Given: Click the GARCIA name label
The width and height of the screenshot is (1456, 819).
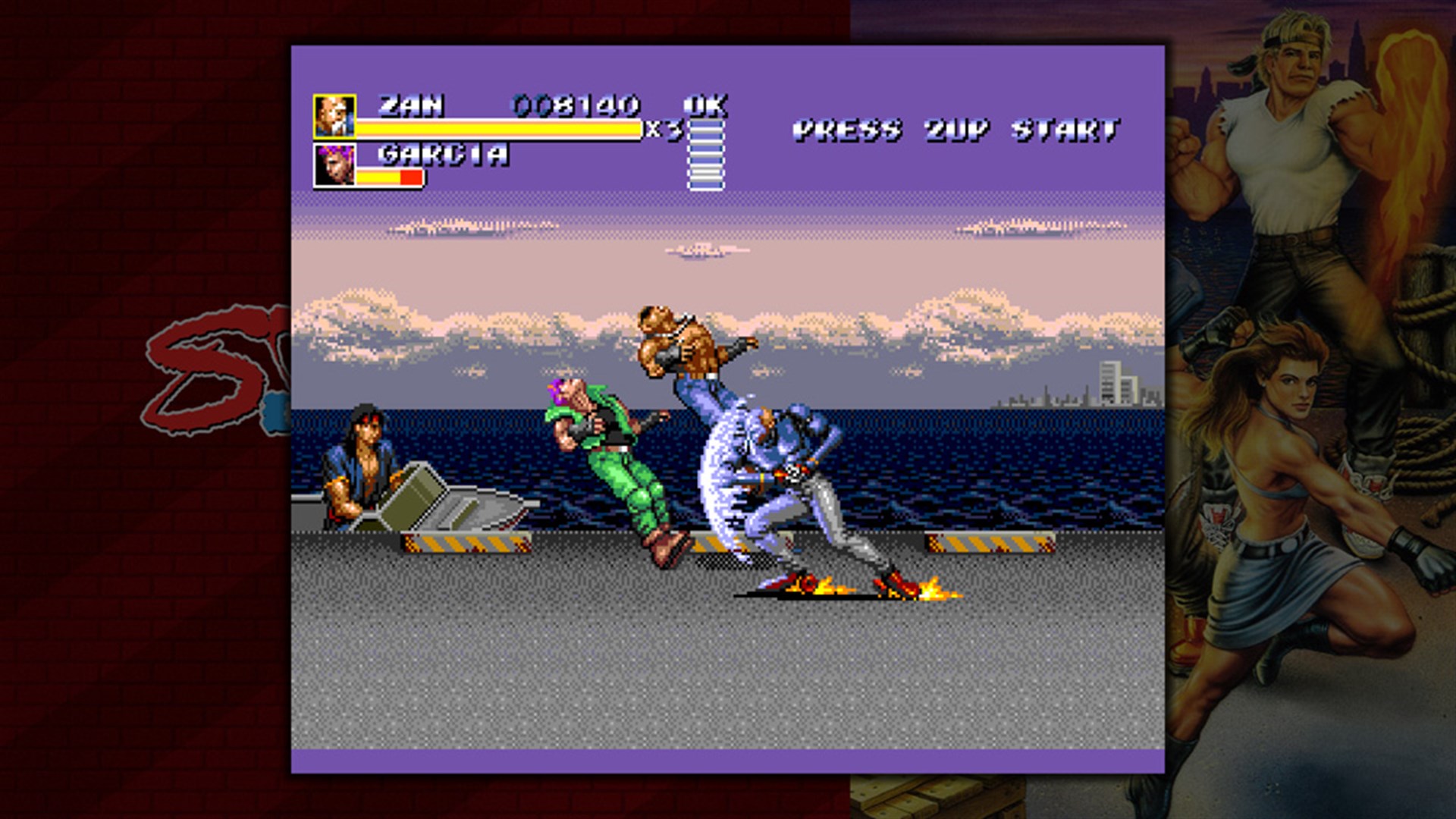Looking at the screenshot, I should pyautogui.click(x=440, y=155).
